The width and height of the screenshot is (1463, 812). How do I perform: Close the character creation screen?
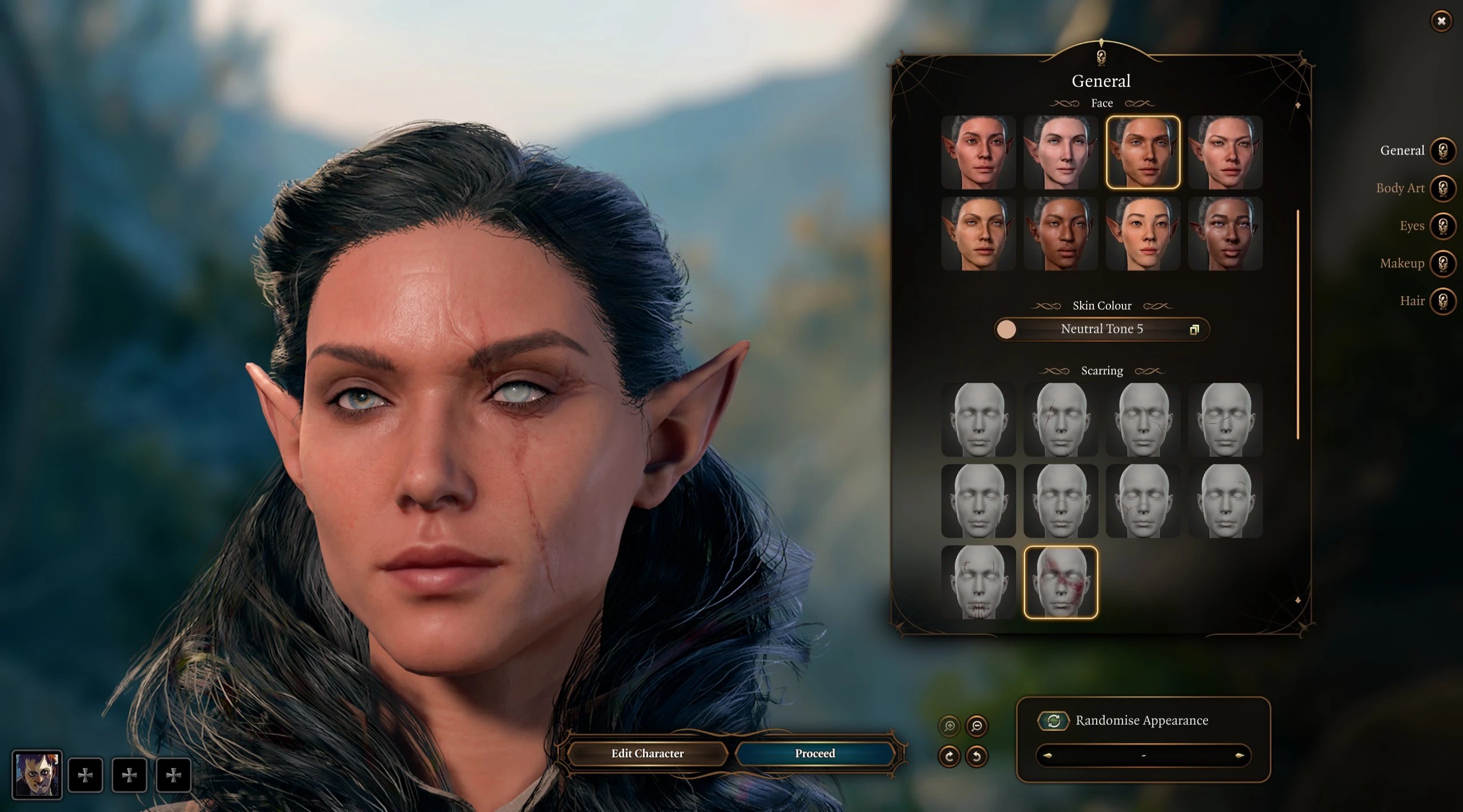click(x=1441, y=21)
